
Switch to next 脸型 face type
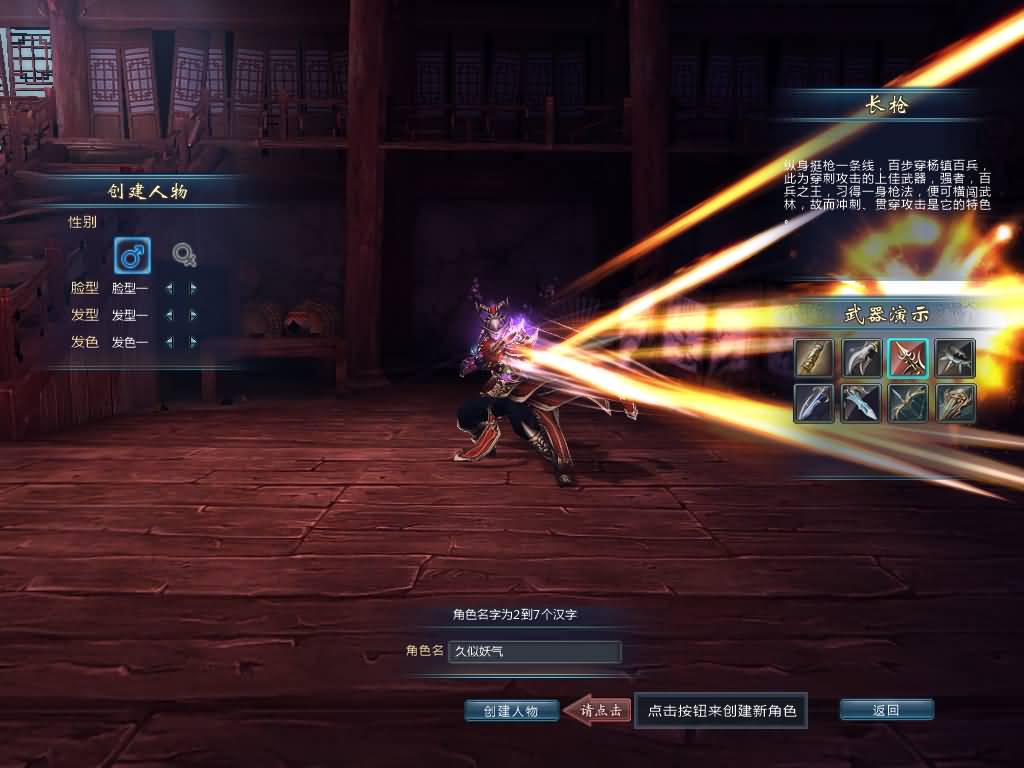(193, 288)
